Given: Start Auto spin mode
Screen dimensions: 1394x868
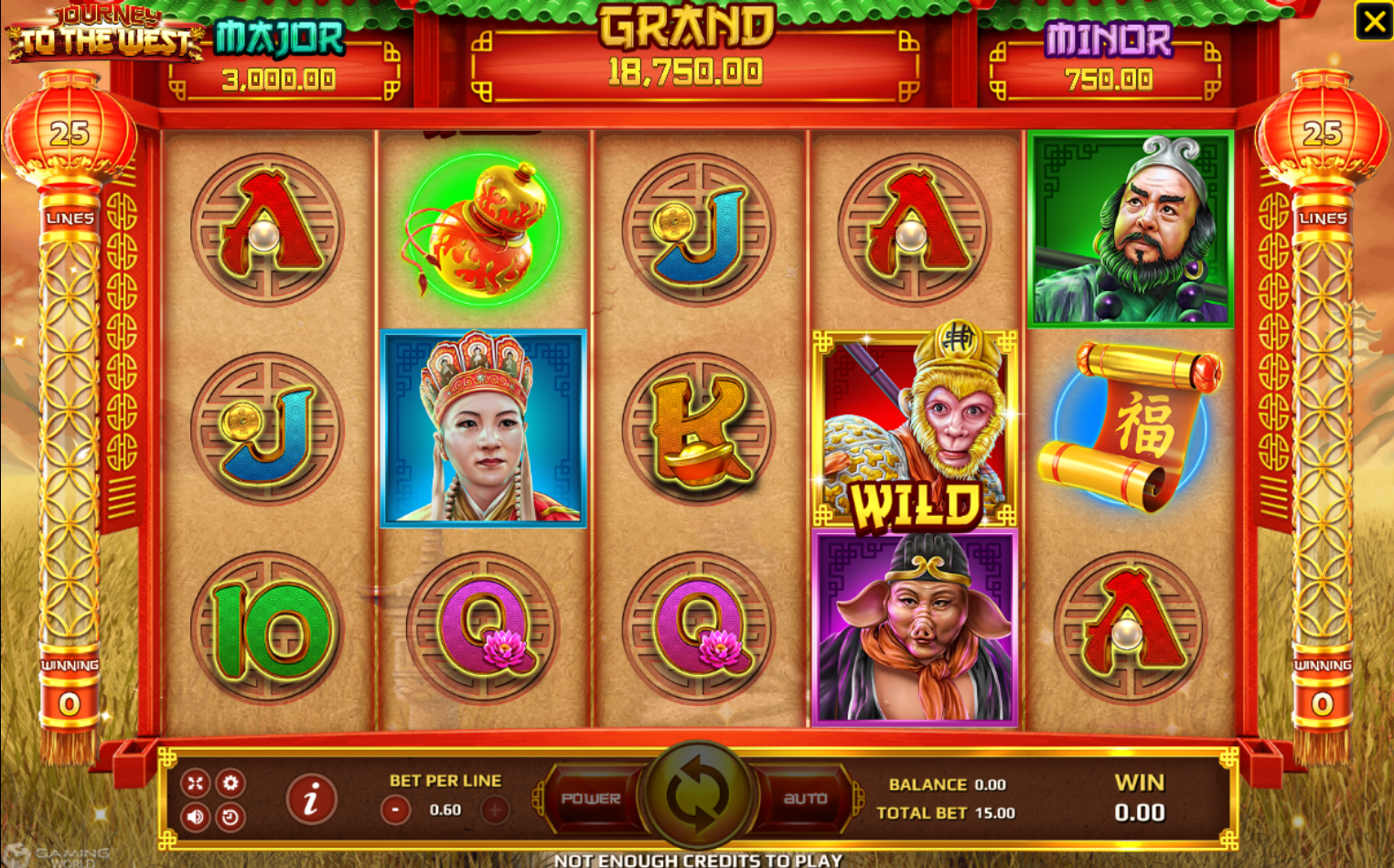Looking at the screenshot, I should [805, 798].
